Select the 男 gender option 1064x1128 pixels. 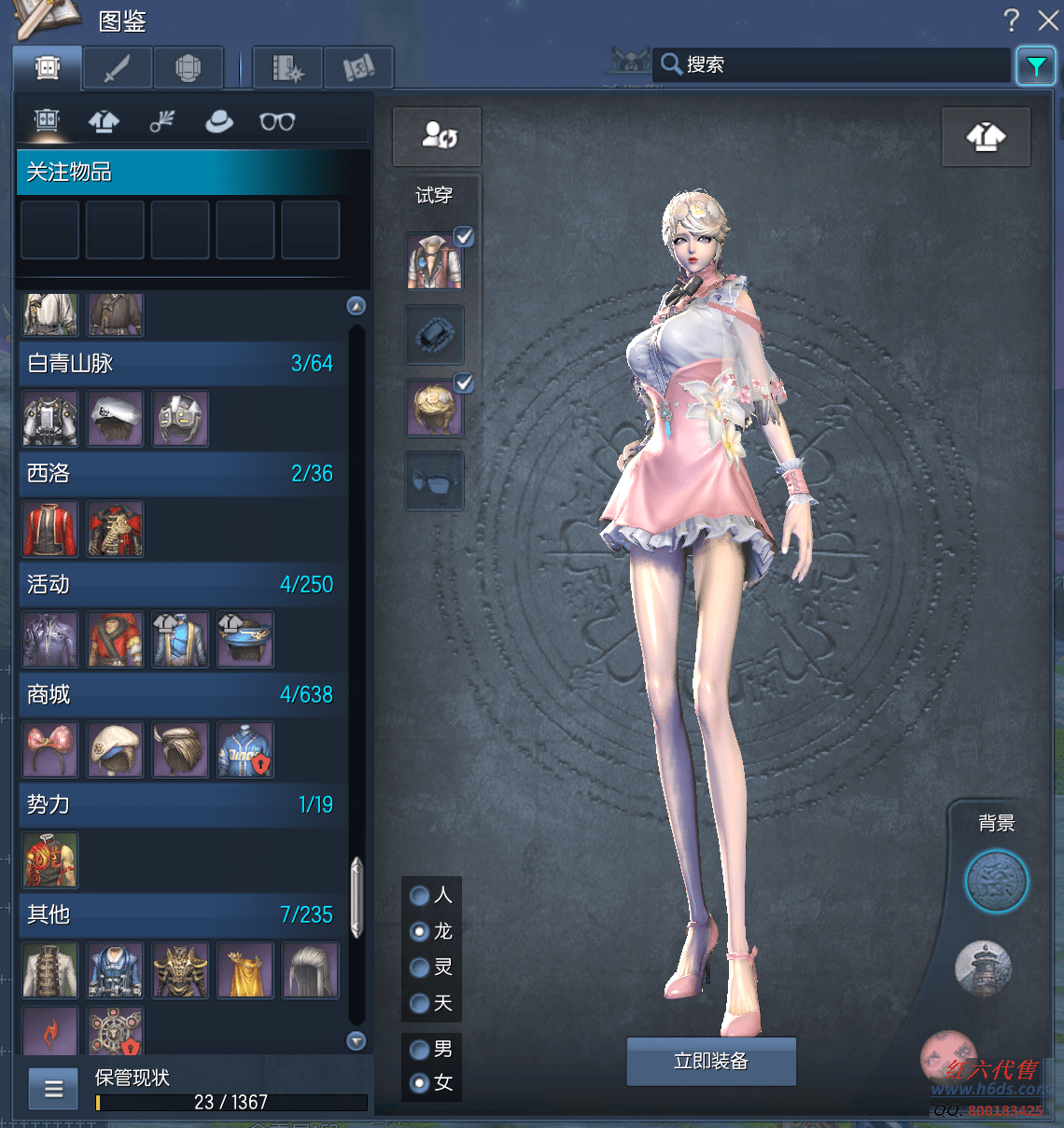point(420,1049)
